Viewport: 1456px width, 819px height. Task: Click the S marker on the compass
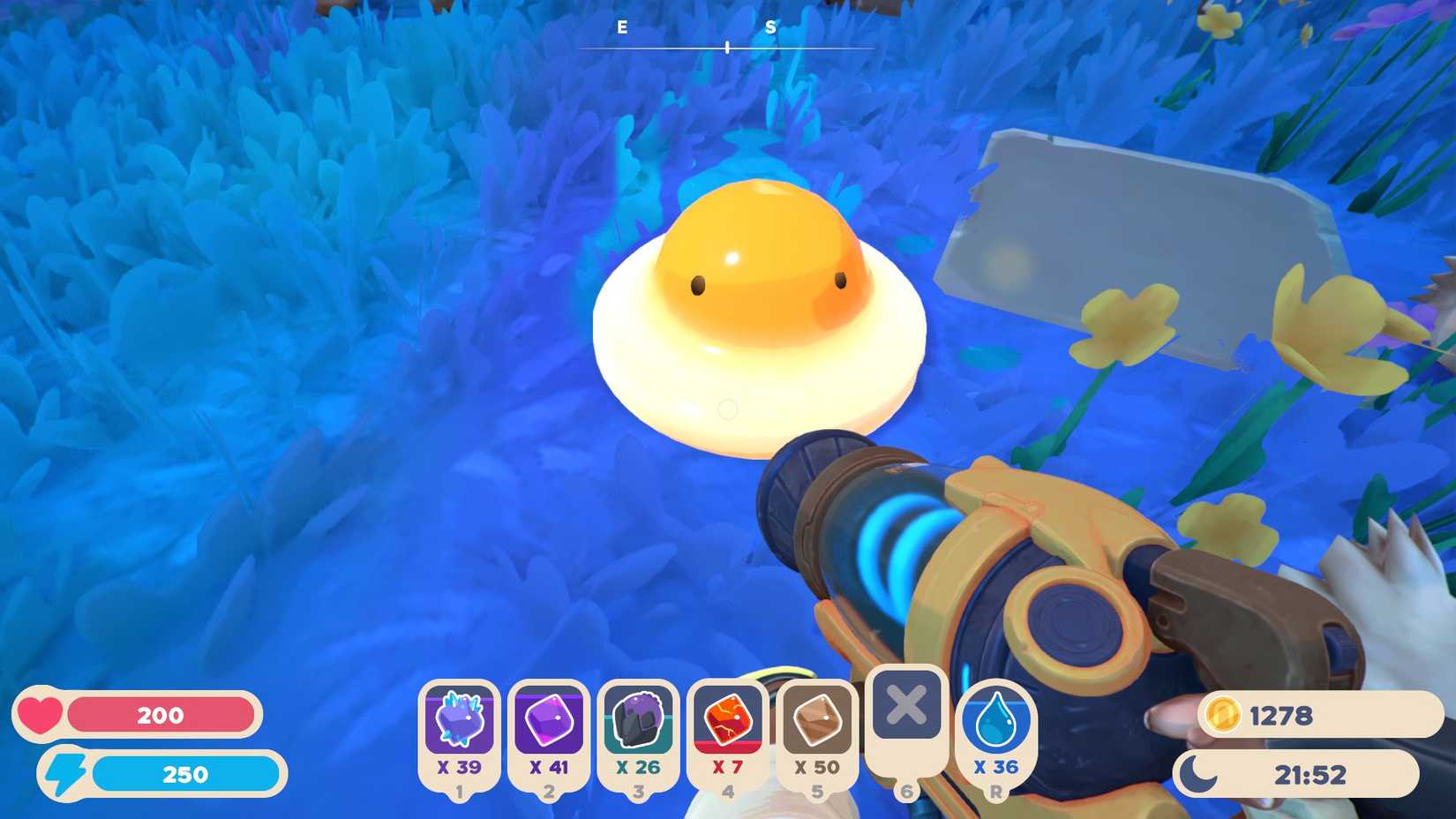pos(770,28)
